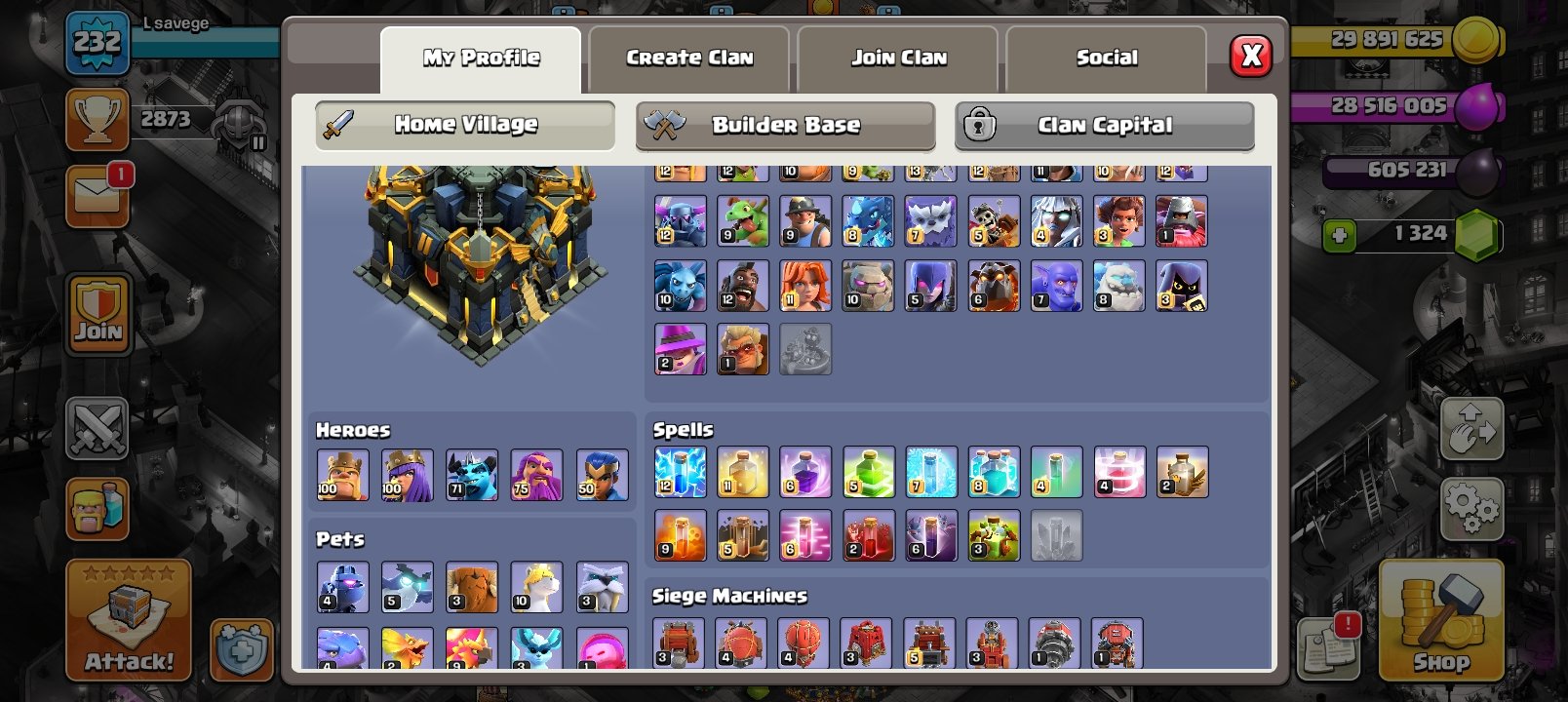The image size is (1568, 702).
Task: Select the Archer Queen hero icon
Action: click(408, 475)
